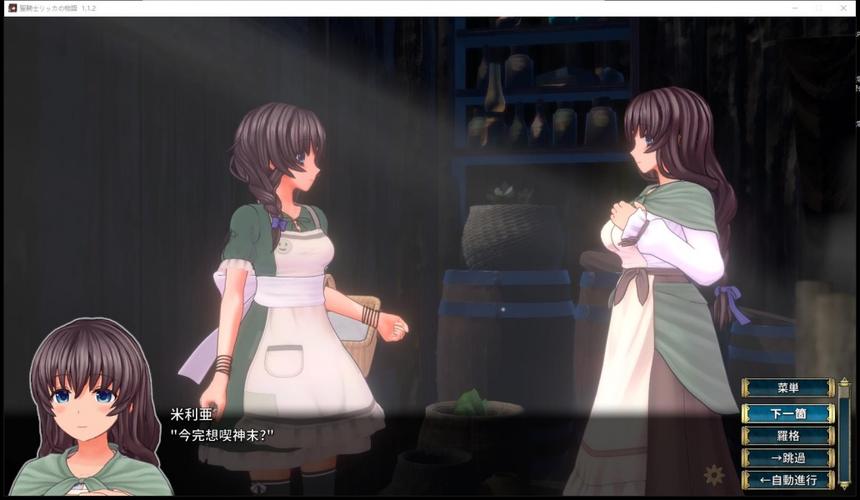860x500 pixels.
Task: Toggle ←自動進行 auto-advance mode
Action: click(x=788, y=480)
